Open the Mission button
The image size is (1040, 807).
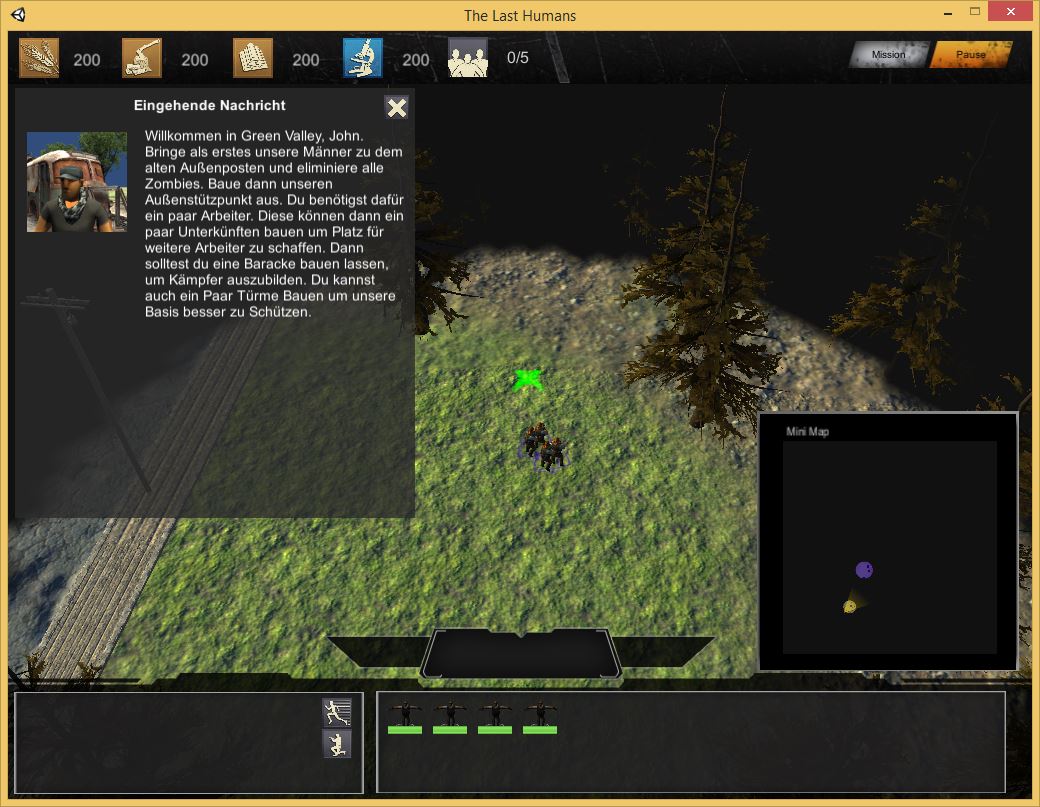pyautogui.click(x=888, y=55)
